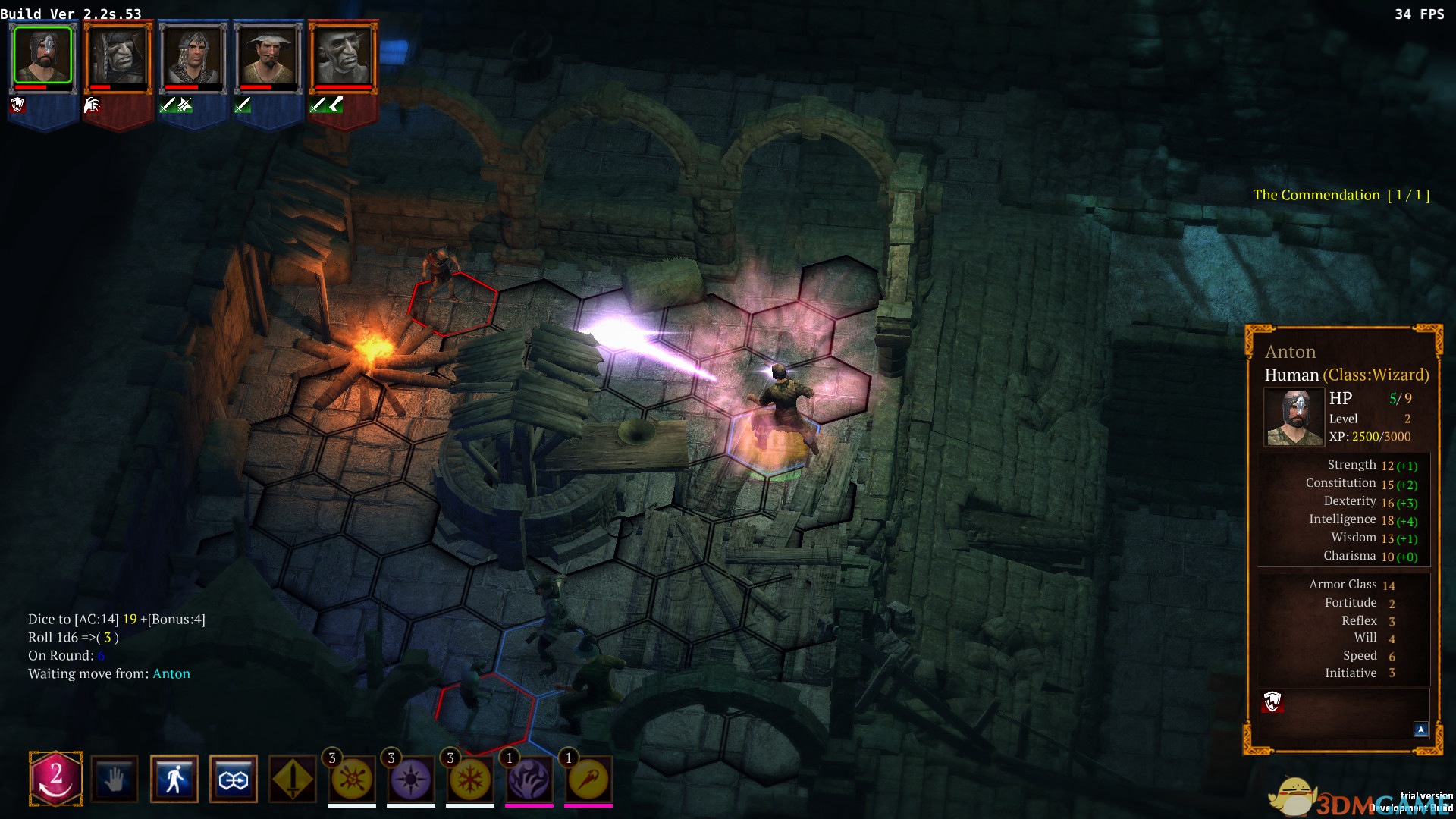The width and height of the screenshot is (1456, 819).
Task: Click the red end-turn hexagon button
Action: point(55,778)
